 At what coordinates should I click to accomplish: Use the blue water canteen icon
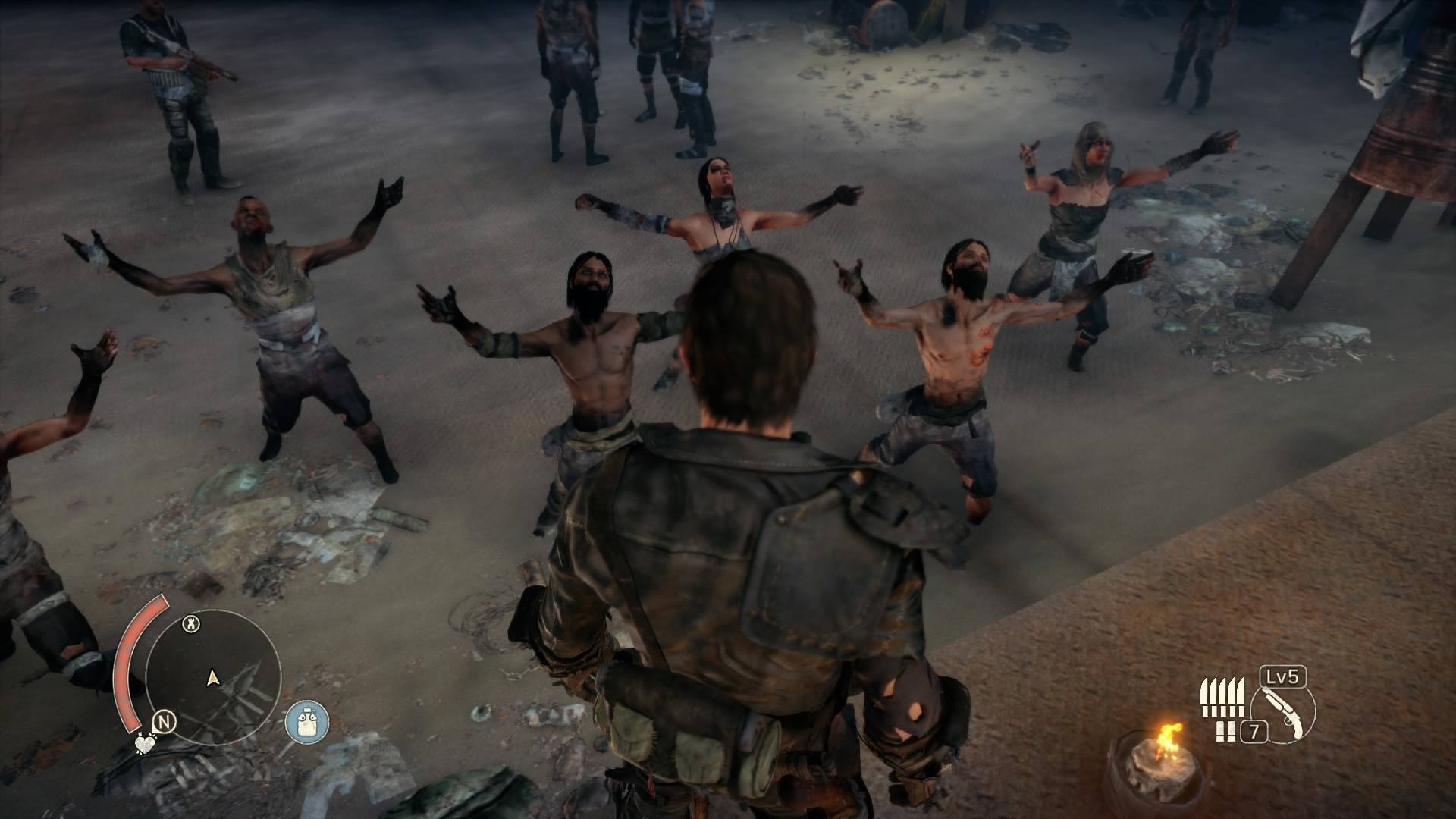307,720
